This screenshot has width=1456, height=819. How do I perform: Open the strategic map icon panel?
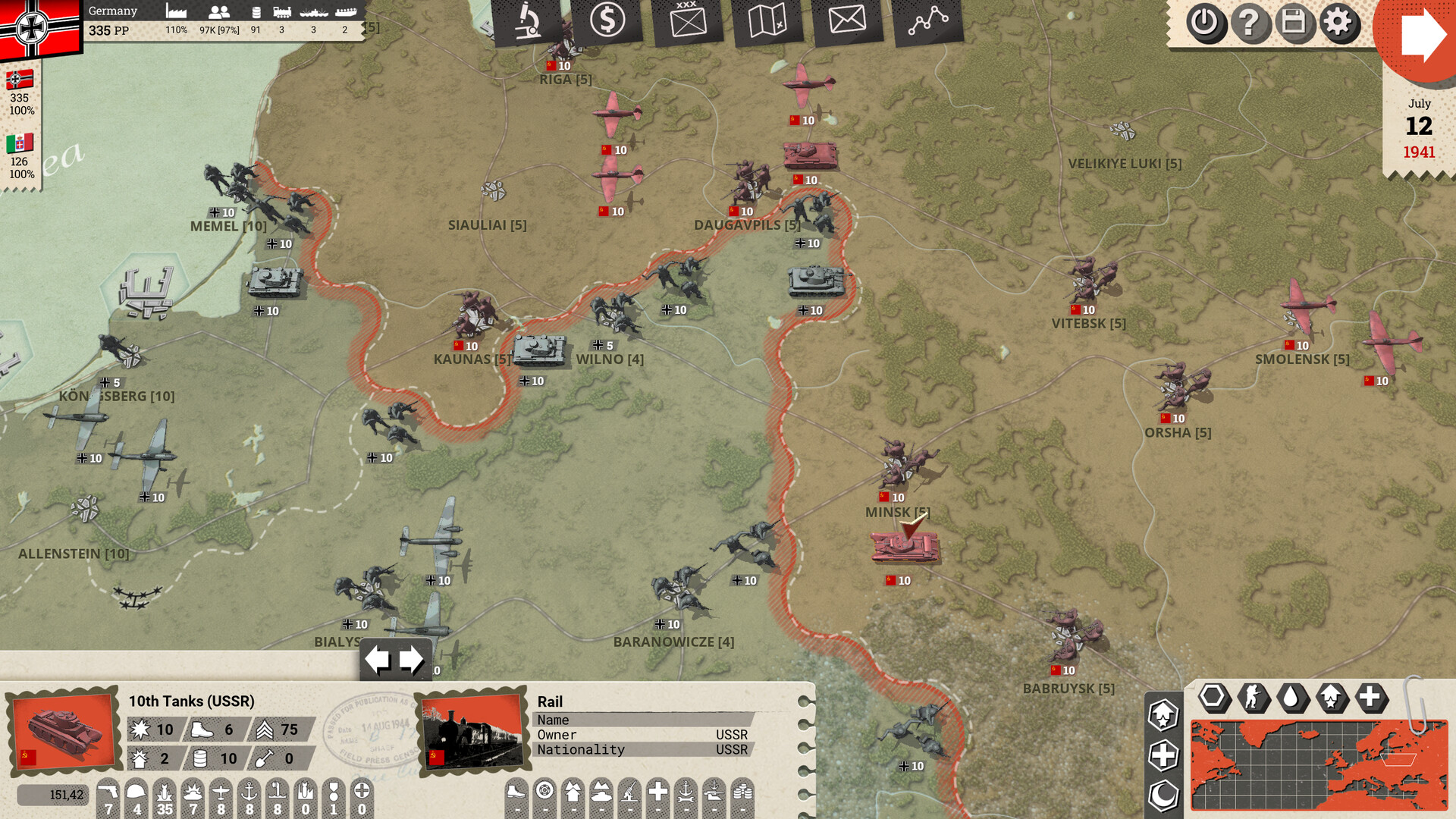(x=767, y=19)
